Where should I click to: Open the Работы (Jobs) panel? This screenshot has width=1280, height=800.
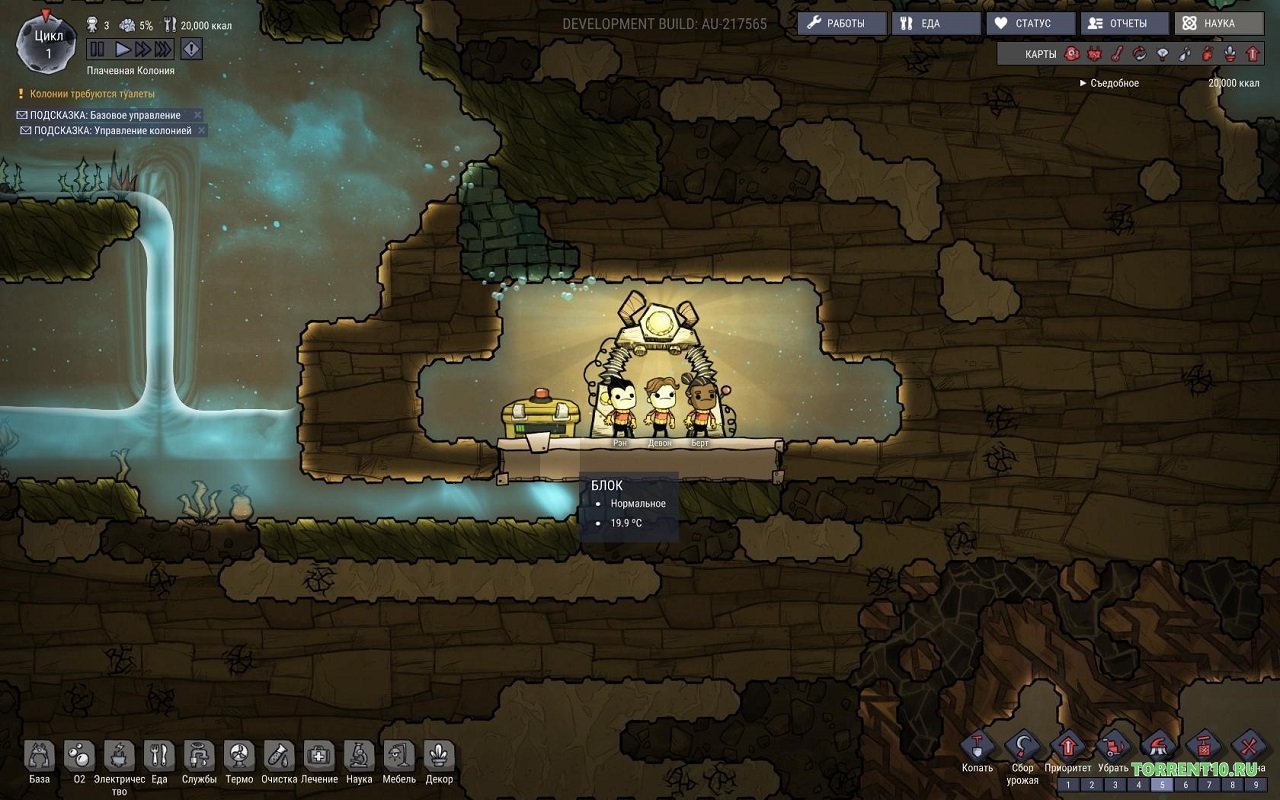(842, 23)
